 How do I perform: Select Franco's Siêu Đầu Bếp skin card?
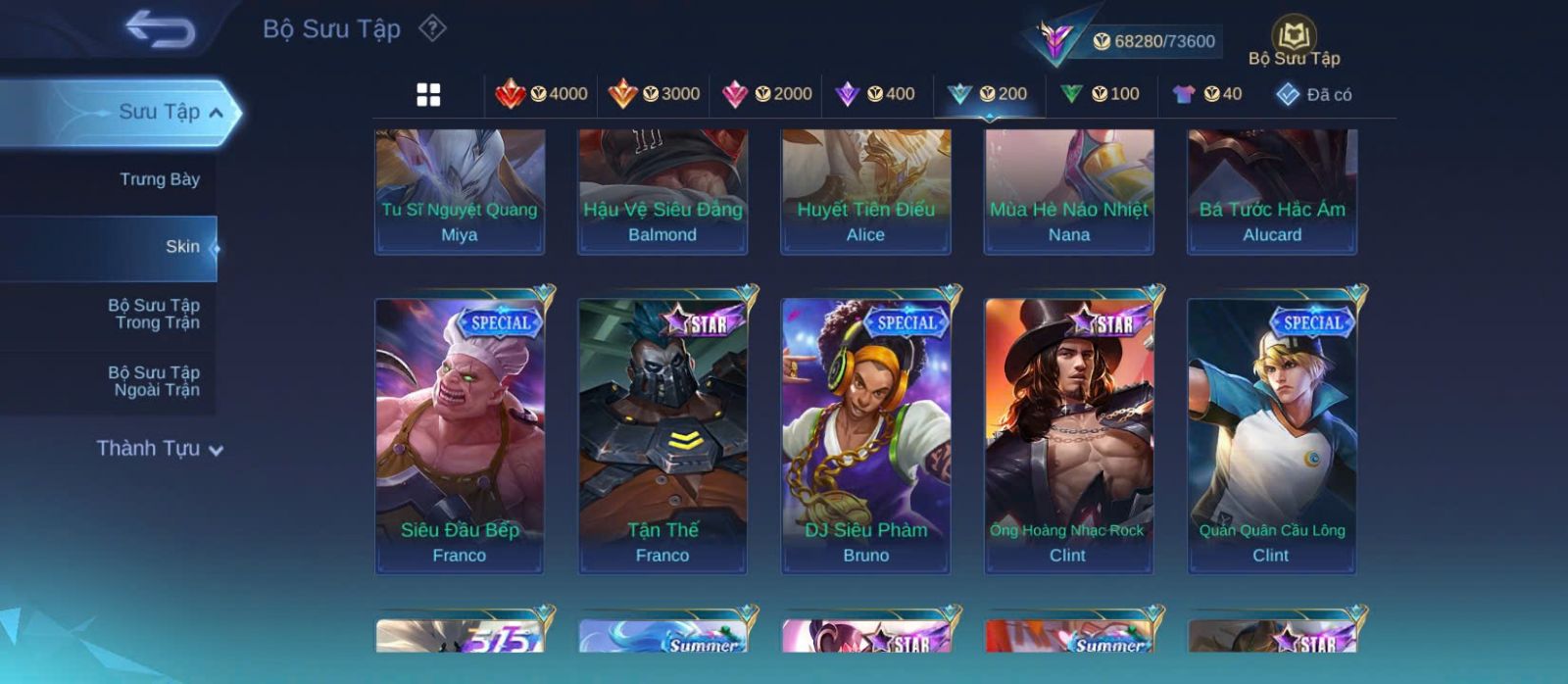click(x=460, y=436)
